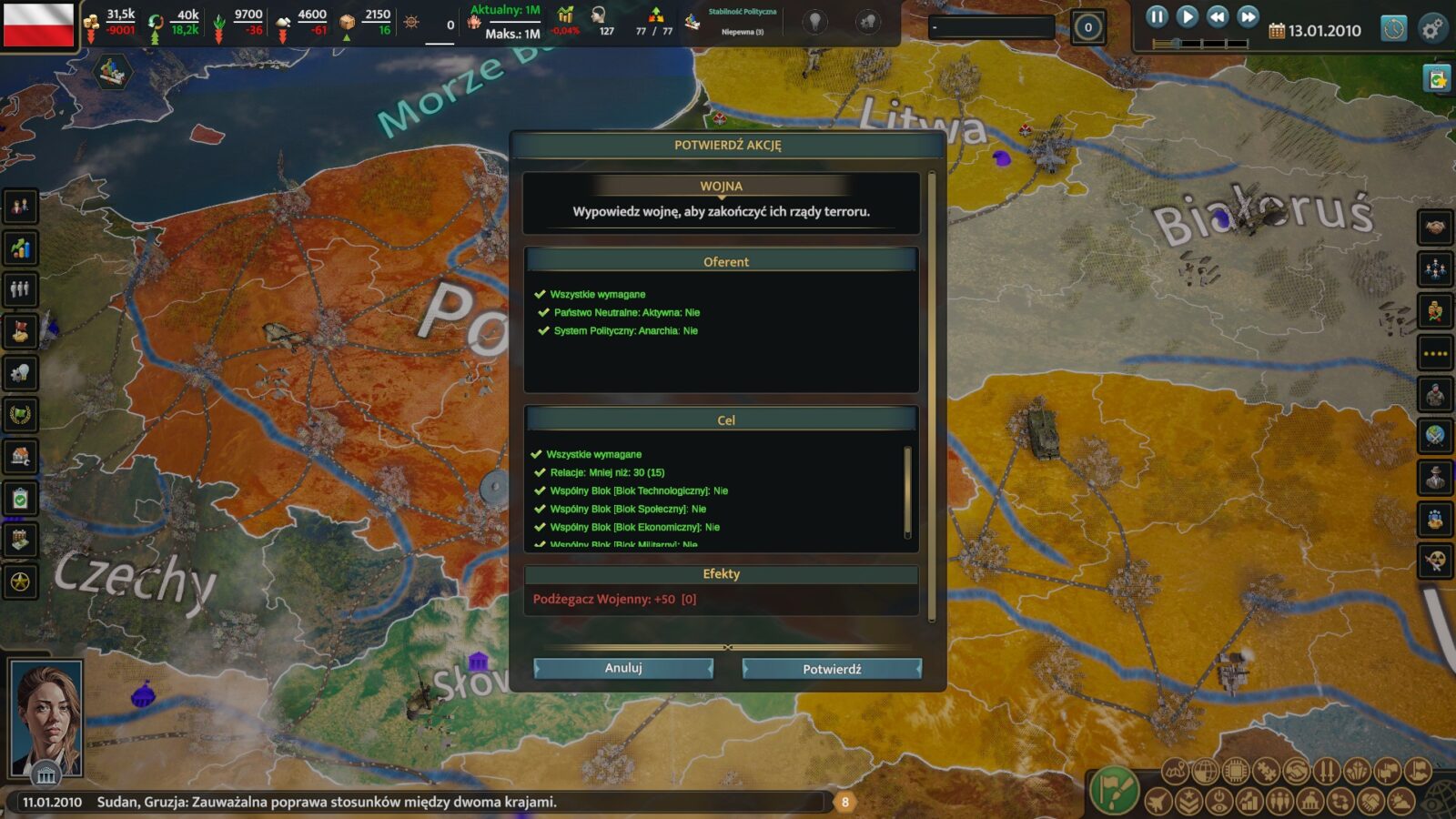This screenshot has height=819, width=1456.
Task: Pause the game time
Action: (1157, 16)
